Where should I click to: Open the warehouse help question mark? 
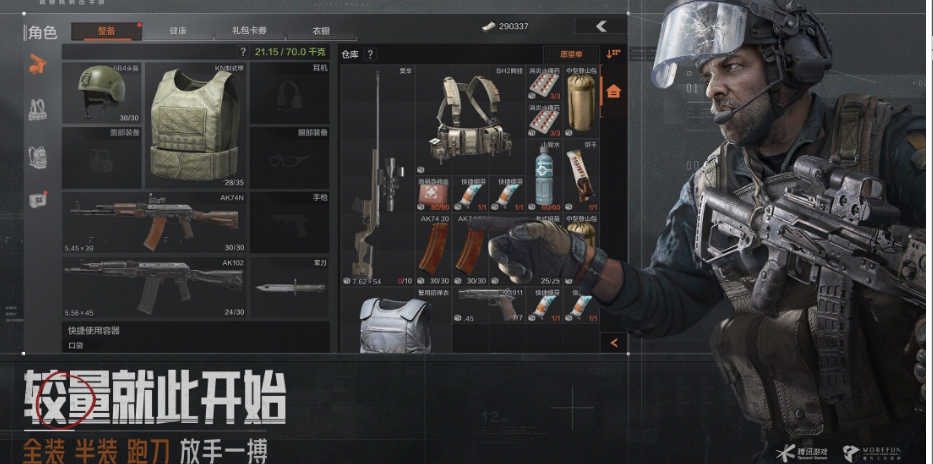coord(370,54)
